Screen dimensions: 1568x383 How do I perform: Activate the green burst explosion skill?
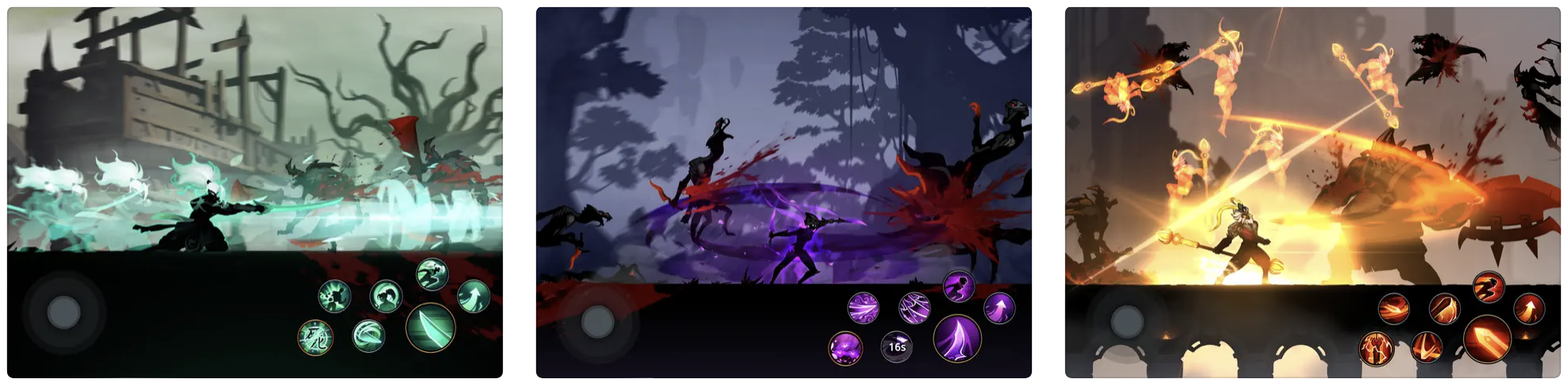(x=334, y=297)
